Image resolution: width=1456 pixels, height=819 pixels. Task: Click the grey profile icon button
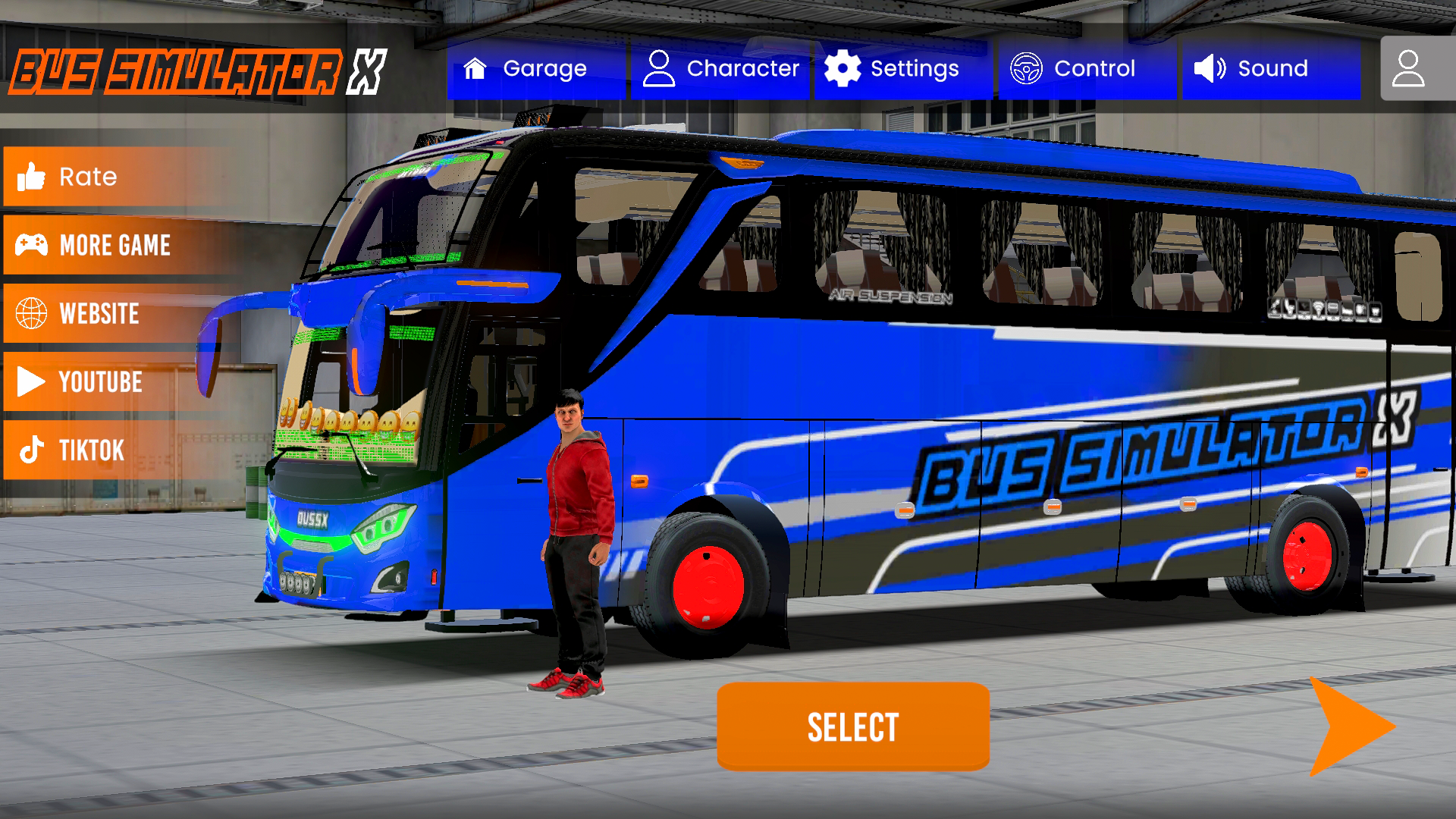coord(1409,69)
